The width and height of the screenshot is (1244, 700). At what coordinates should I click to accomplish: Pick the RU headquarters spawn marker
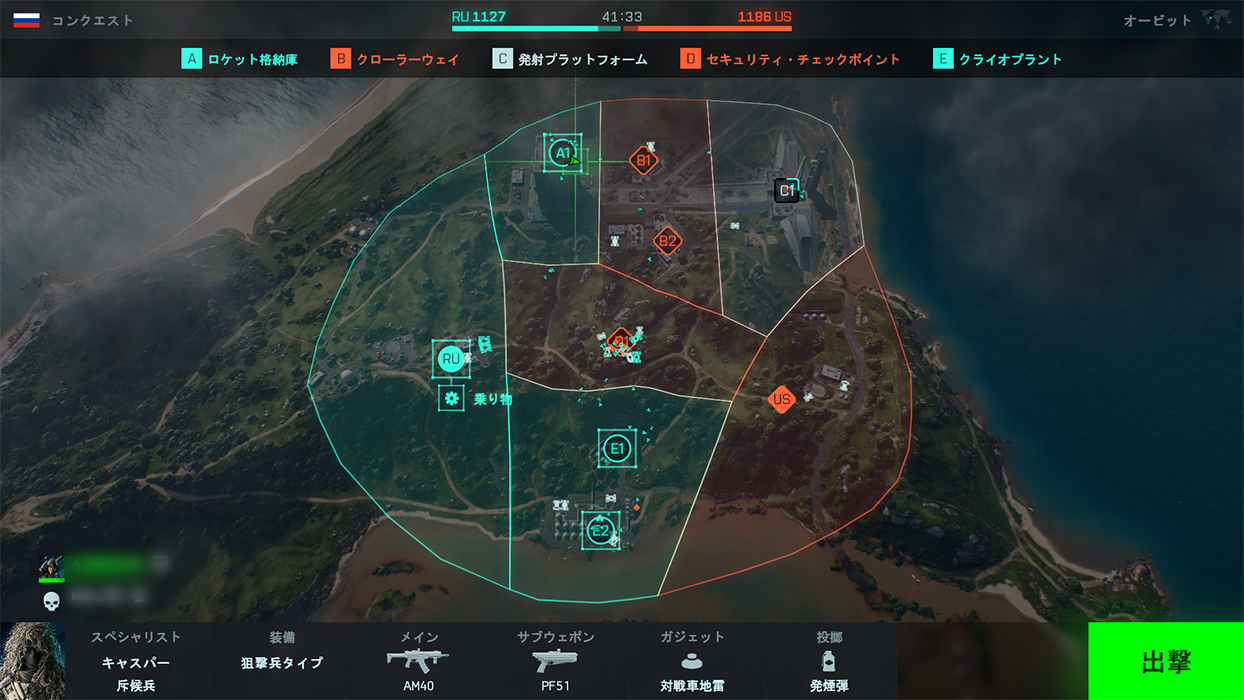(451, 359)
